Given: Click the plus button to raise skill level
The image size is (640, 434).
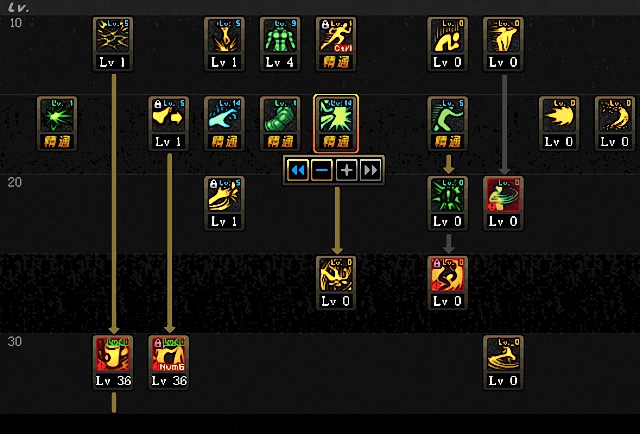Looking at the screenshot, I should 346,170.
